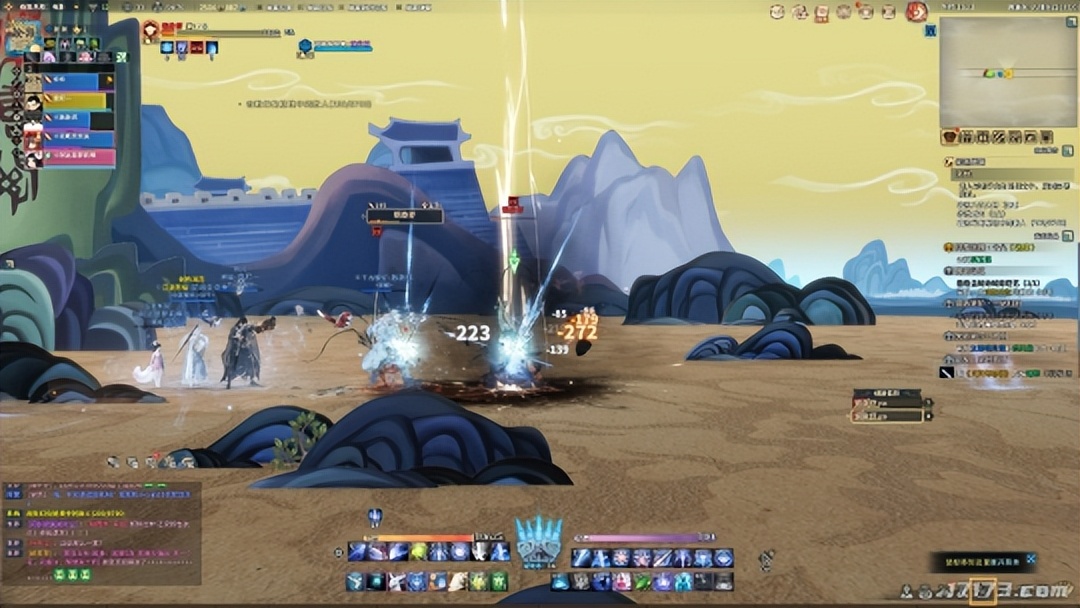Viewport: 1080px width, 608px height.
Task: Click the small winged icon above left hotbar
Action: coord(375,517)
